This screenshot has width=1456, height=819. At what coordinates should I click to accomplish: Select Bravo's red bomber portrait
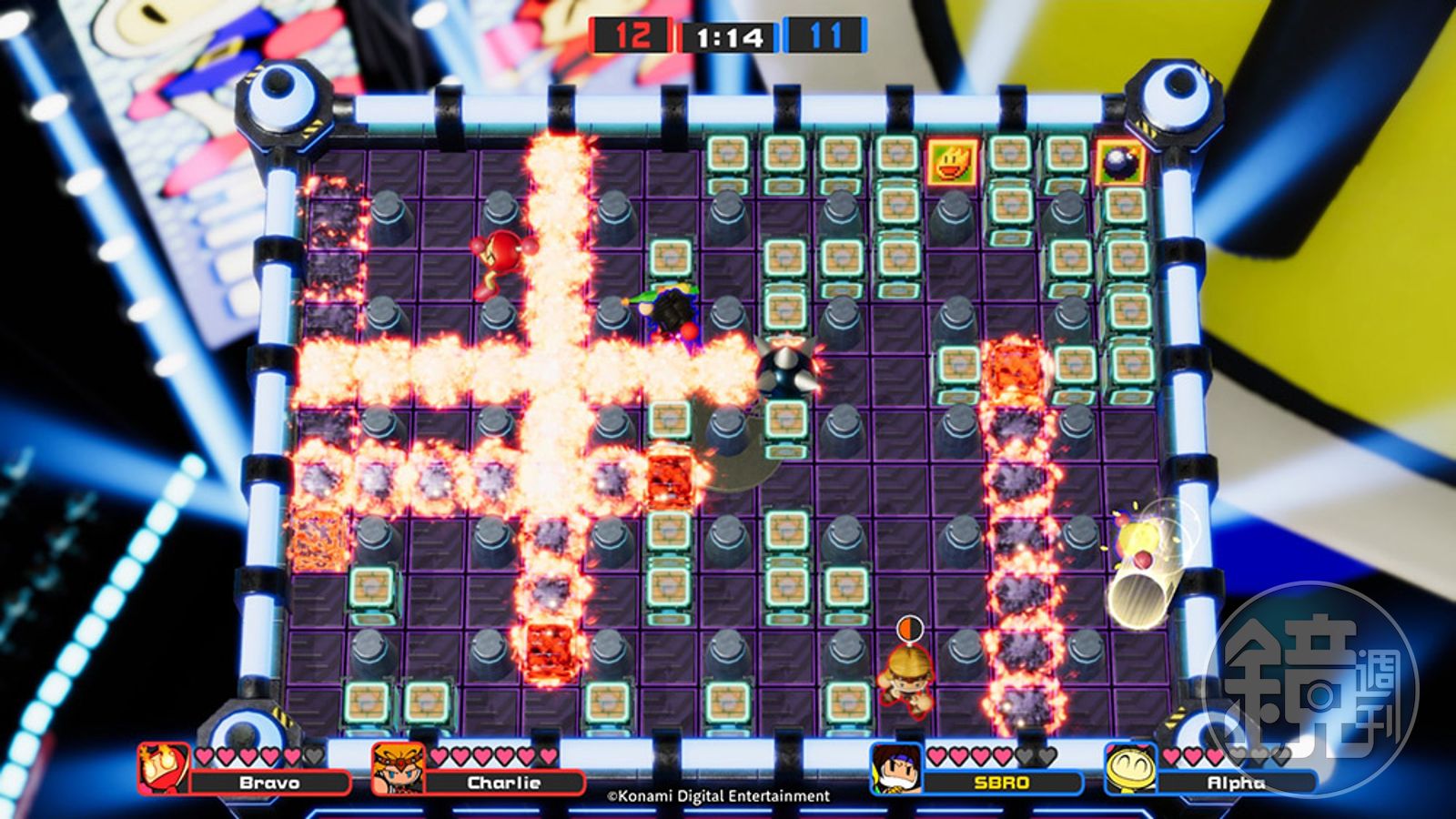pyautogui.click(x=164, y=769)
